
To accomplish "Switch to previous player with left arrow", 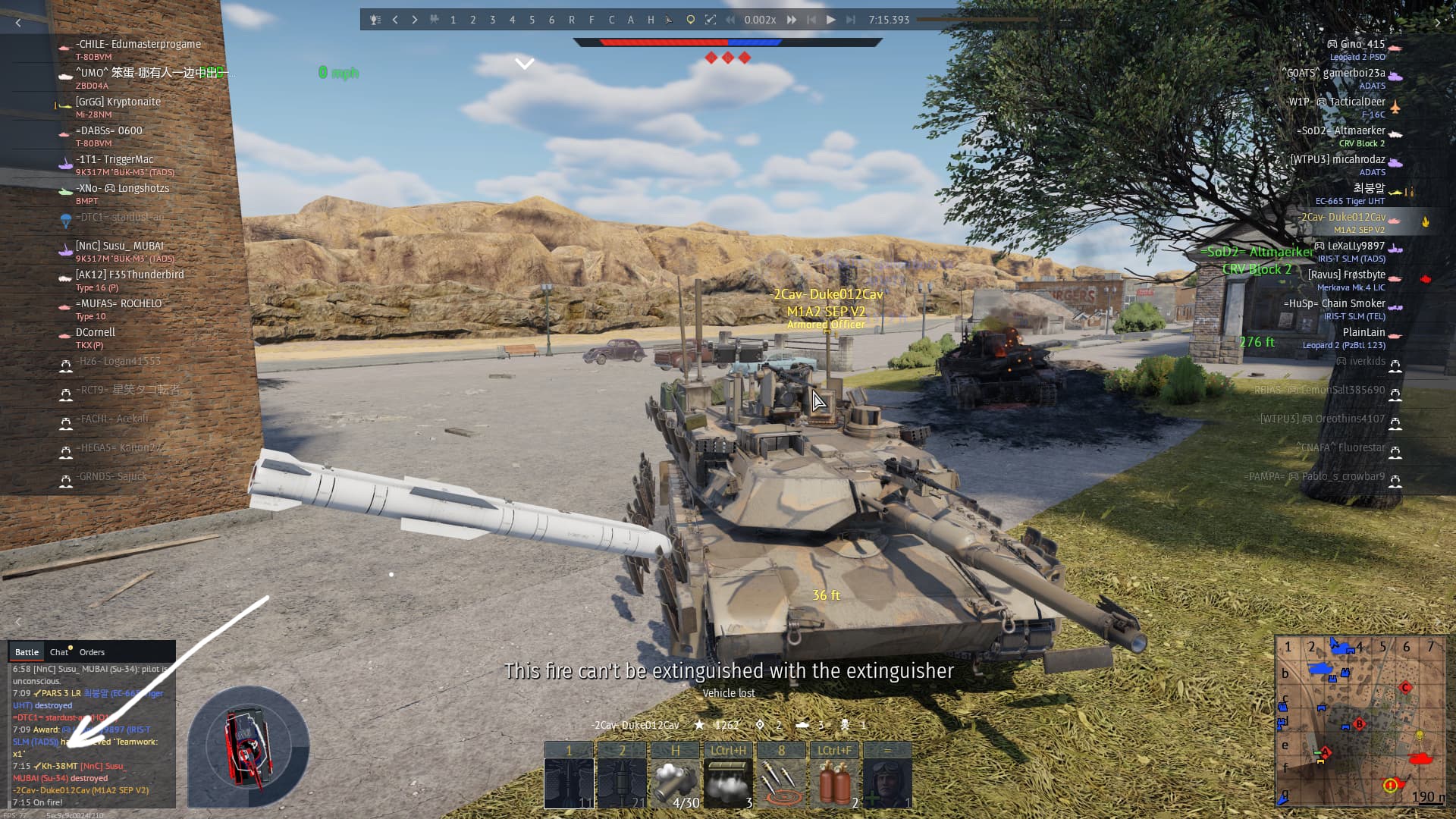I will point(395,20).
